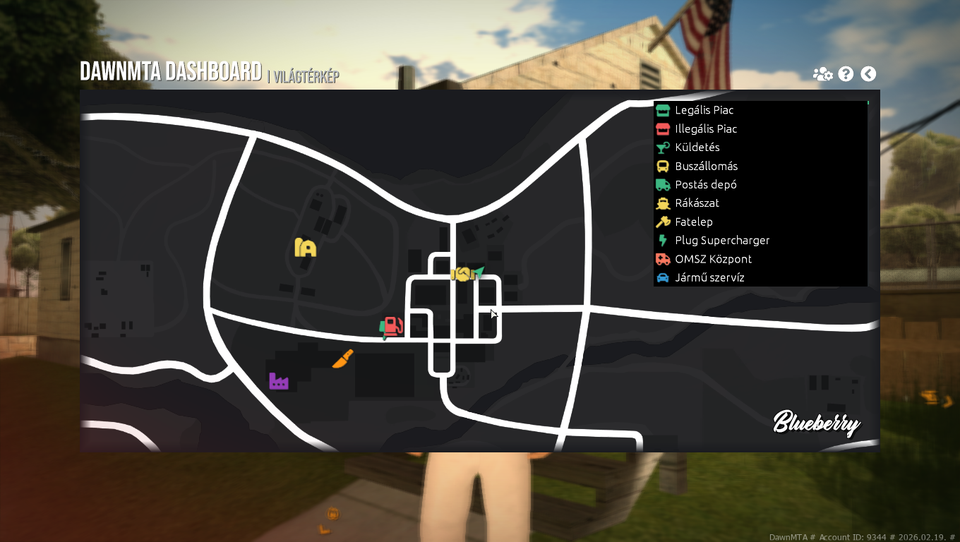Click the red gas station map marker
This screenshot has width=960, height=542.
pos(392,327)
